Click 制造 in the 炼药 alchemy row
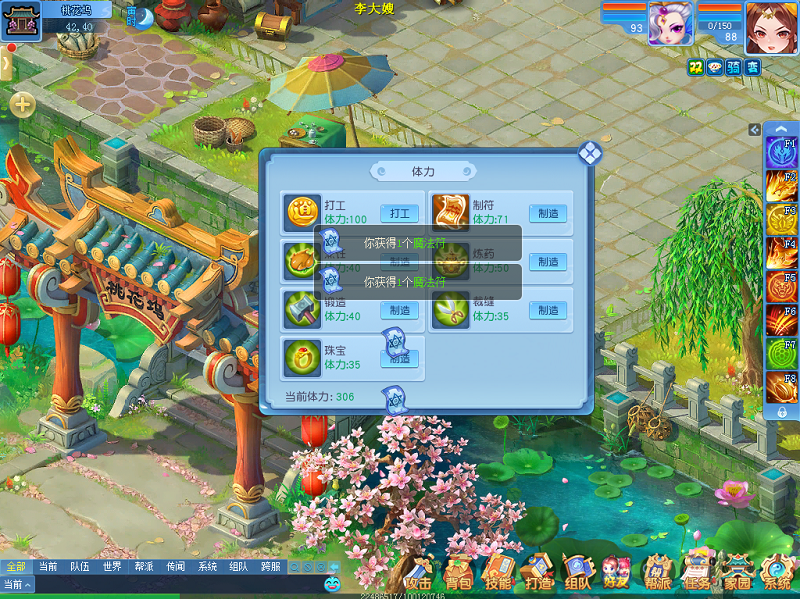The image size is (800, 599). pos(547,262)
